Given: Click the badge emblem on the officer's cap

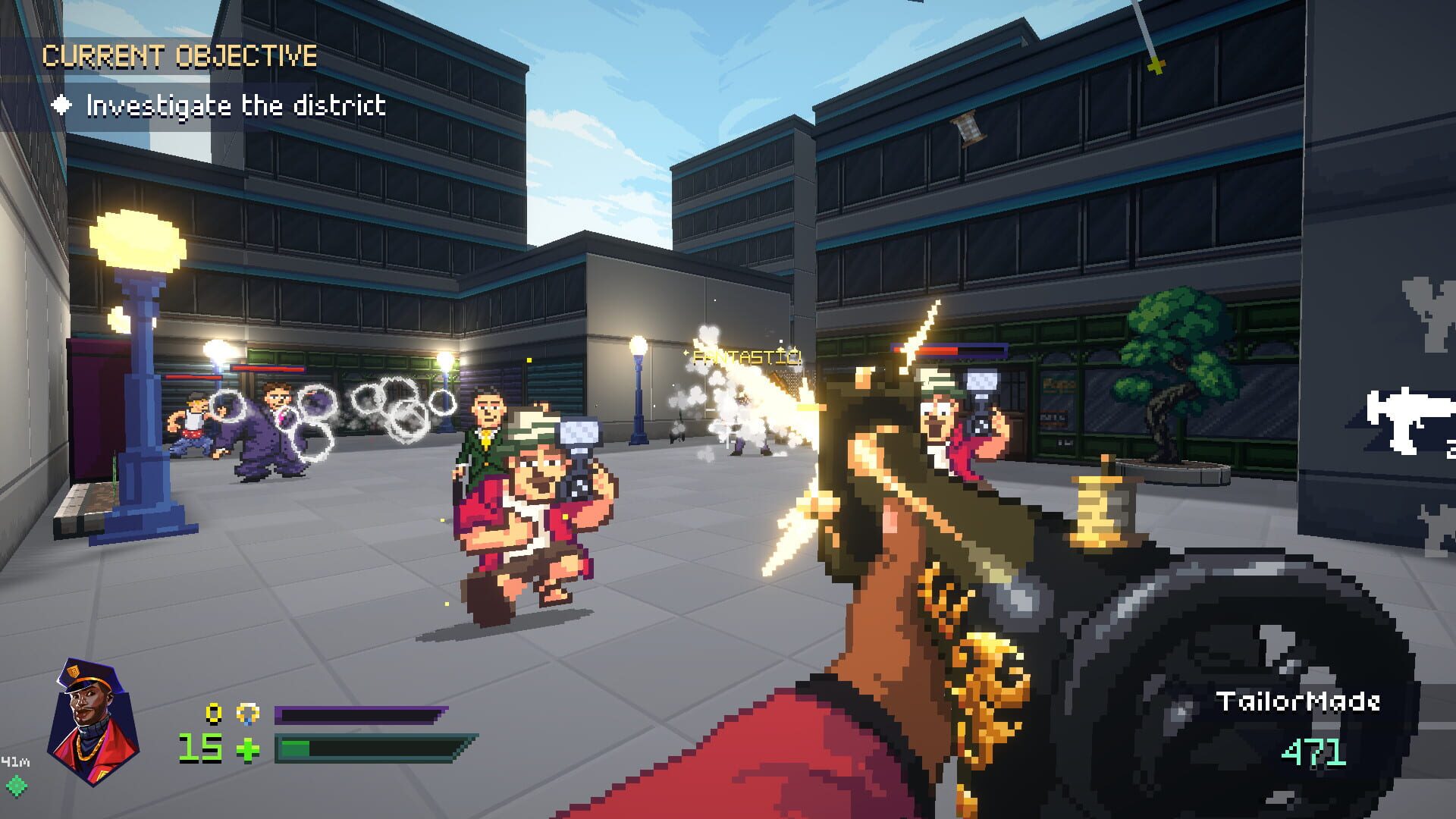Looking at the screenshot, I should click(x=74, y=671).
